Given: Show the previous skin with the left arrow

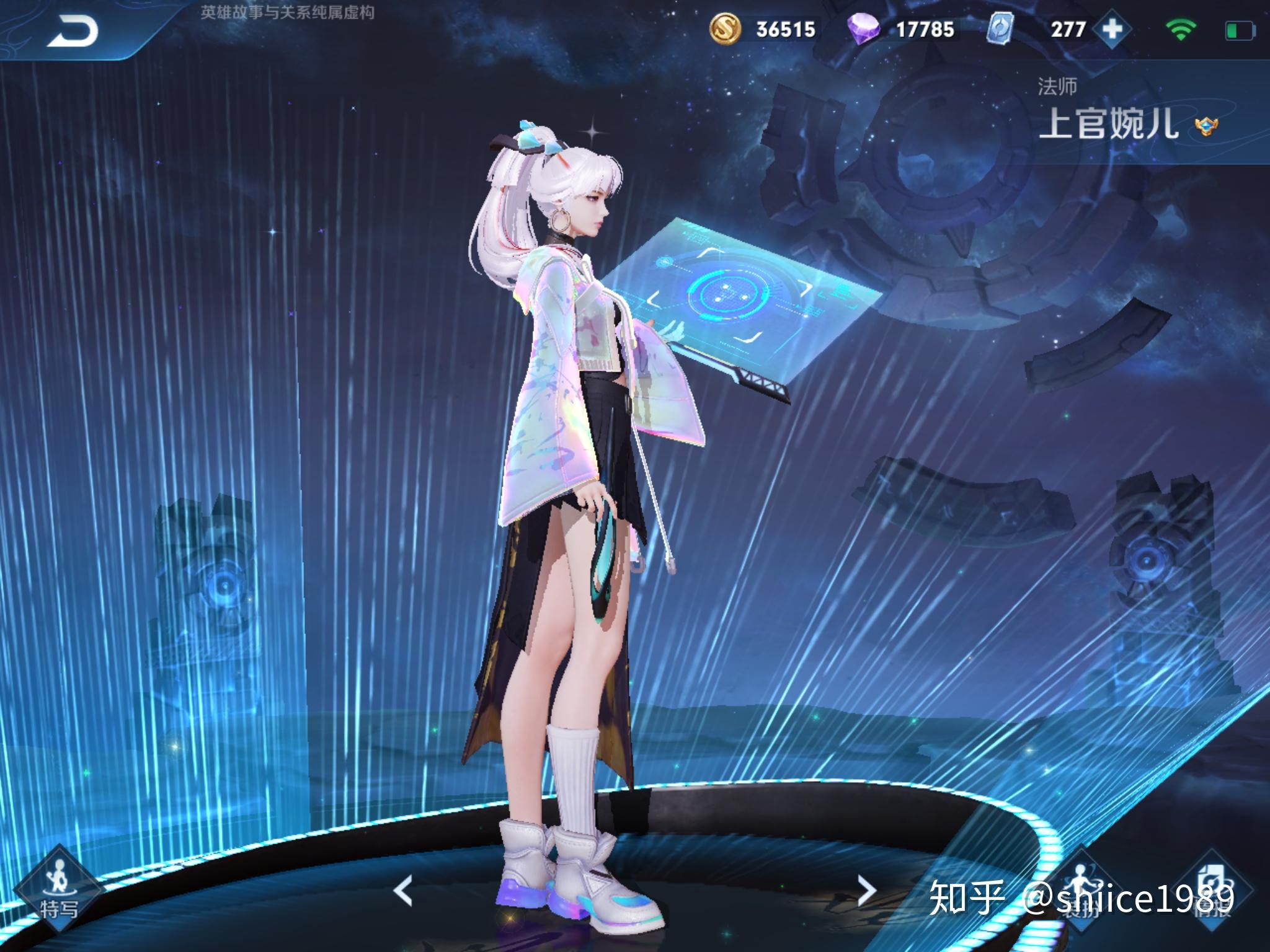Looking at the screenshot, I should click(404, 891).
